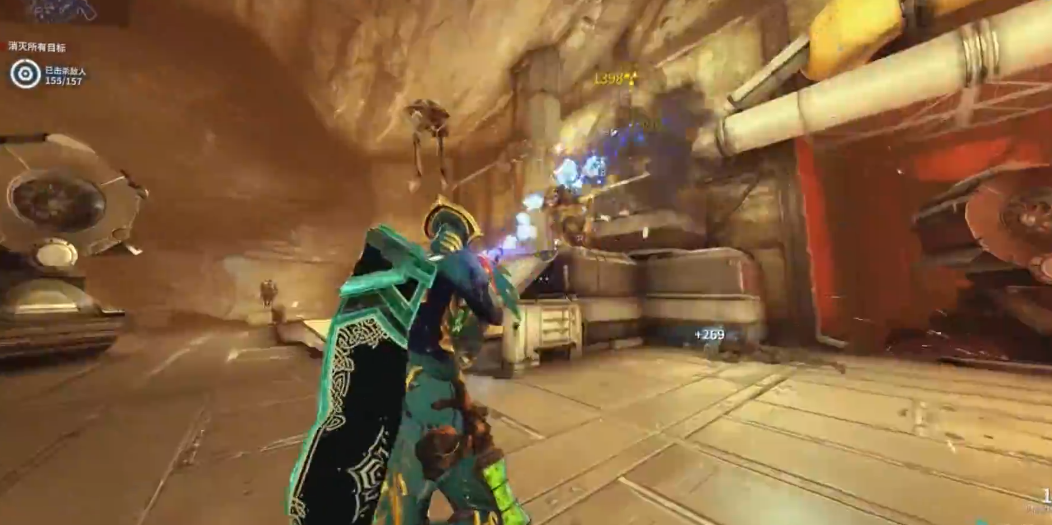Select the circular target objective icon

click(25, 73)
